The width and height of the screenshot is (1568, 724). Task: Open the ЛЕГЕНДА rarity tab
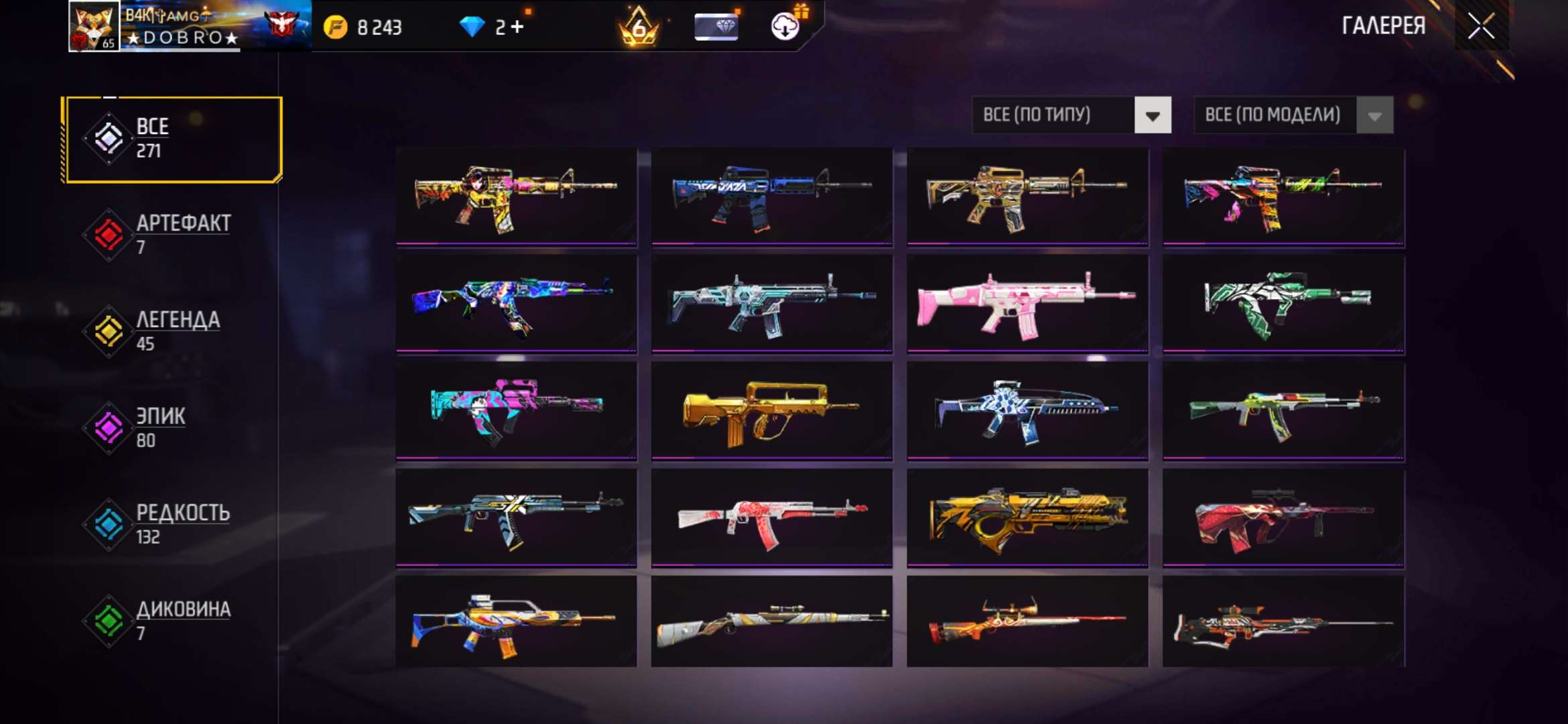(x=173, y=331)
